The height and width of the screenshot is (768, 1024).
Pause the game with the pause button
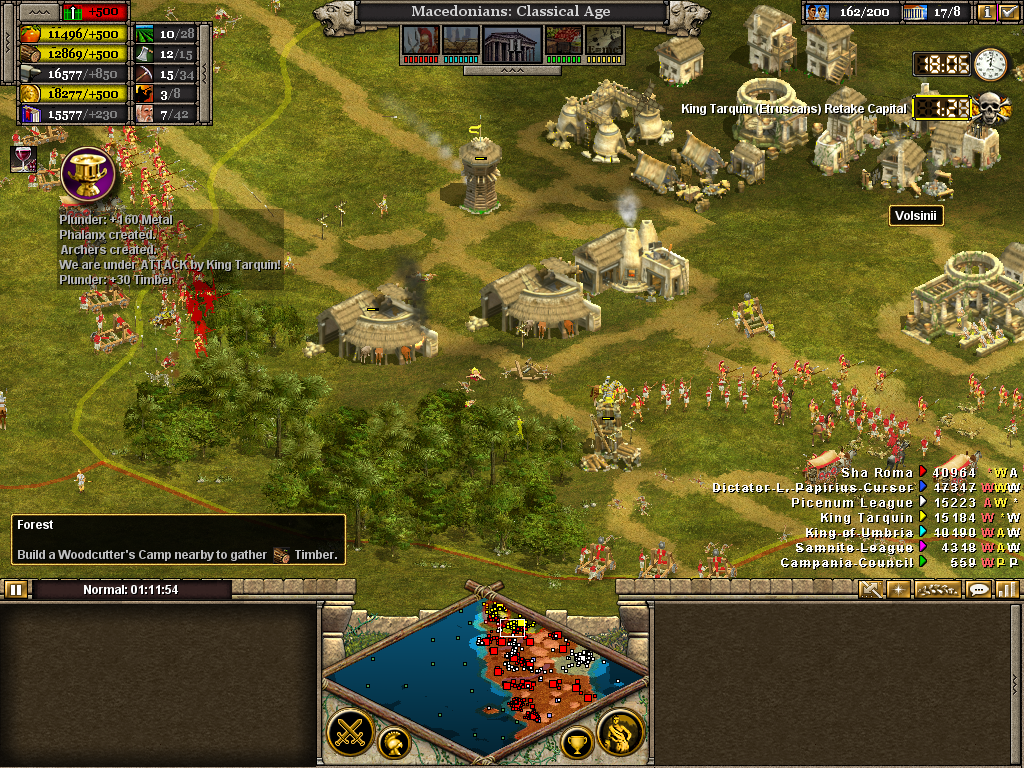click(16, 589)
